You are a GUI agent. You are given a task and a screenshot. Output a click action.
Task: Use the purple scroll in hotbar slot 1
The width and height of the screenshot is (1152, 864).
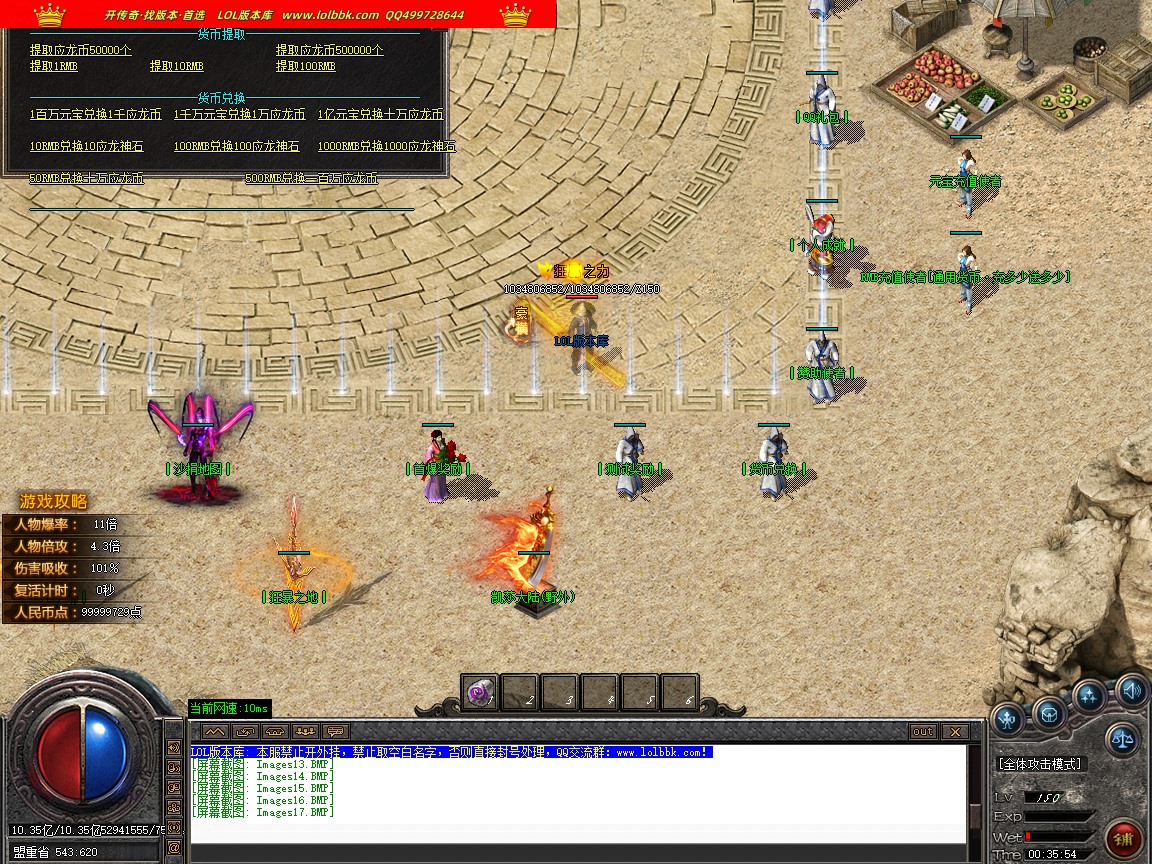coord(480,692)
